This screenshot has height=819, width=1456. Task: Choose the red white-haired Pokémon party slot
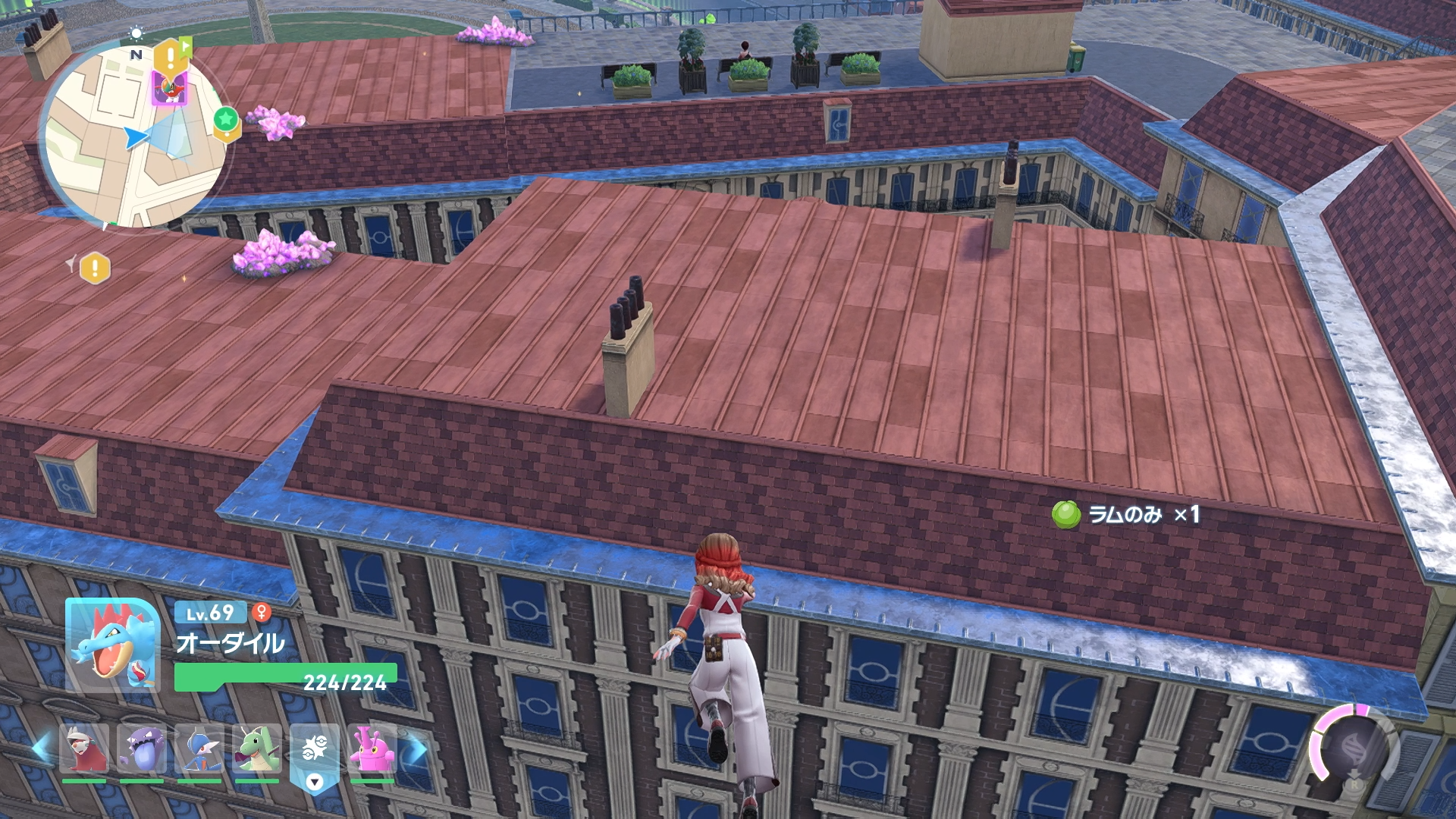pyautogui.click(x=84, y=749)
